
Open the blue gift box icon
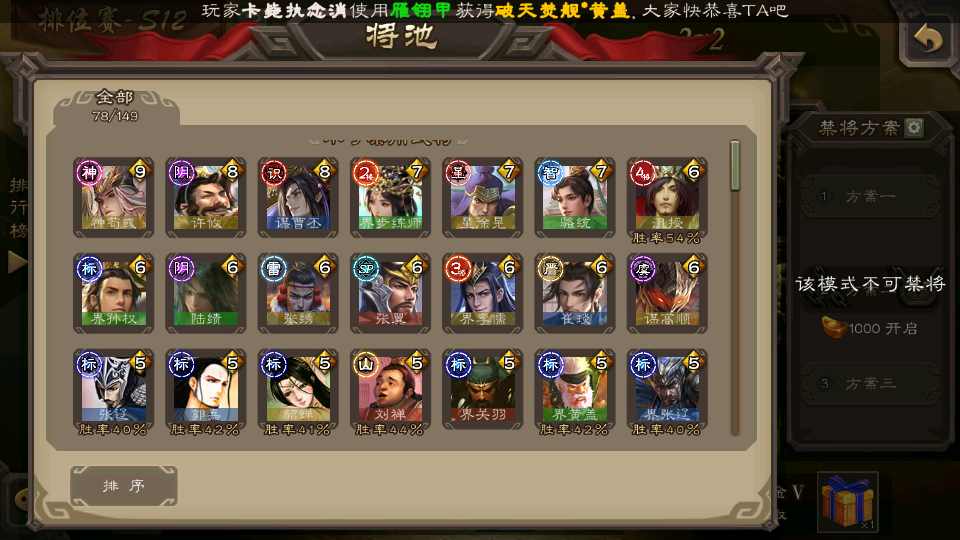pyautogui.click(x=846, y=500)
